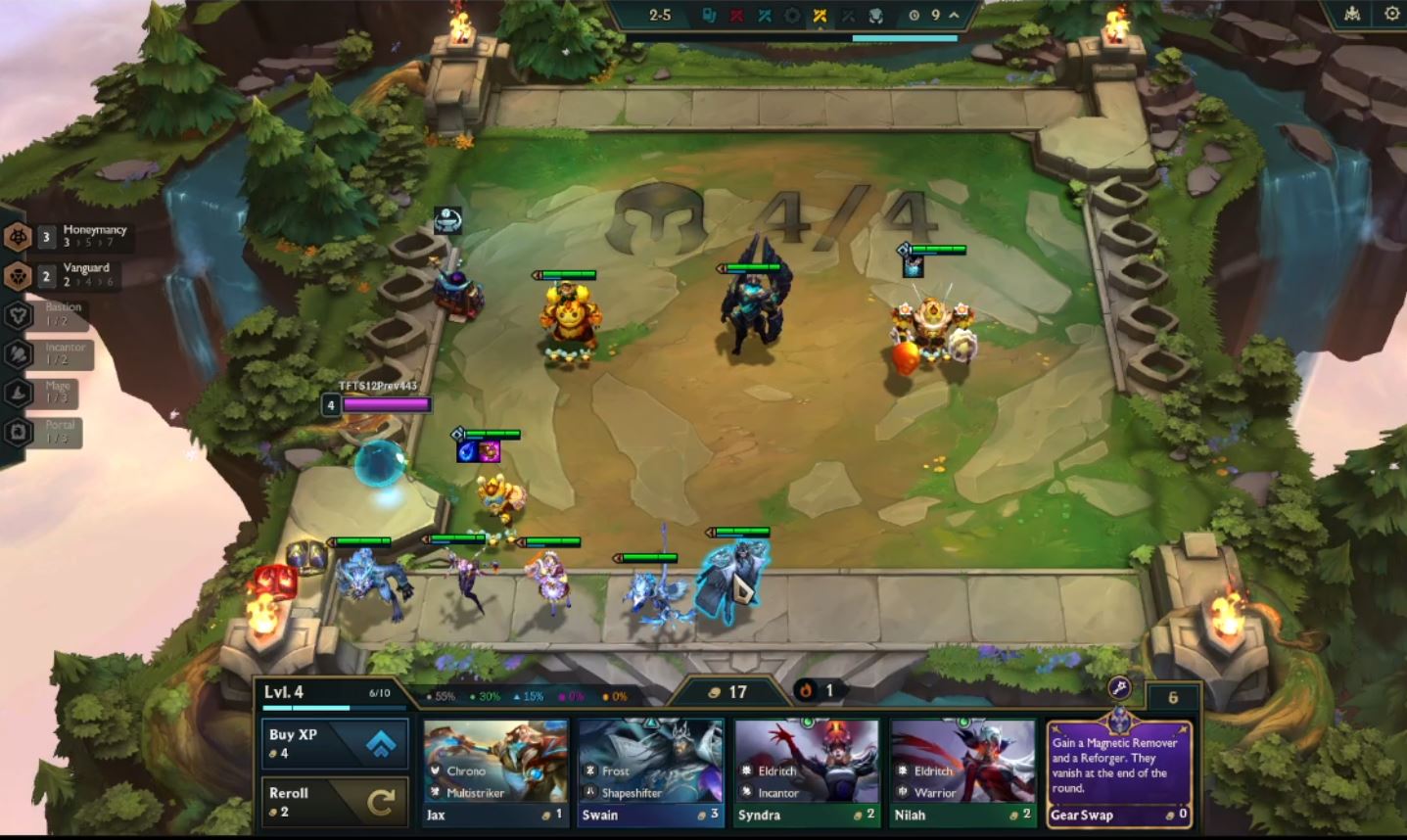Click the highlighted yellow crossed-swords round icon

click(821, 16)
